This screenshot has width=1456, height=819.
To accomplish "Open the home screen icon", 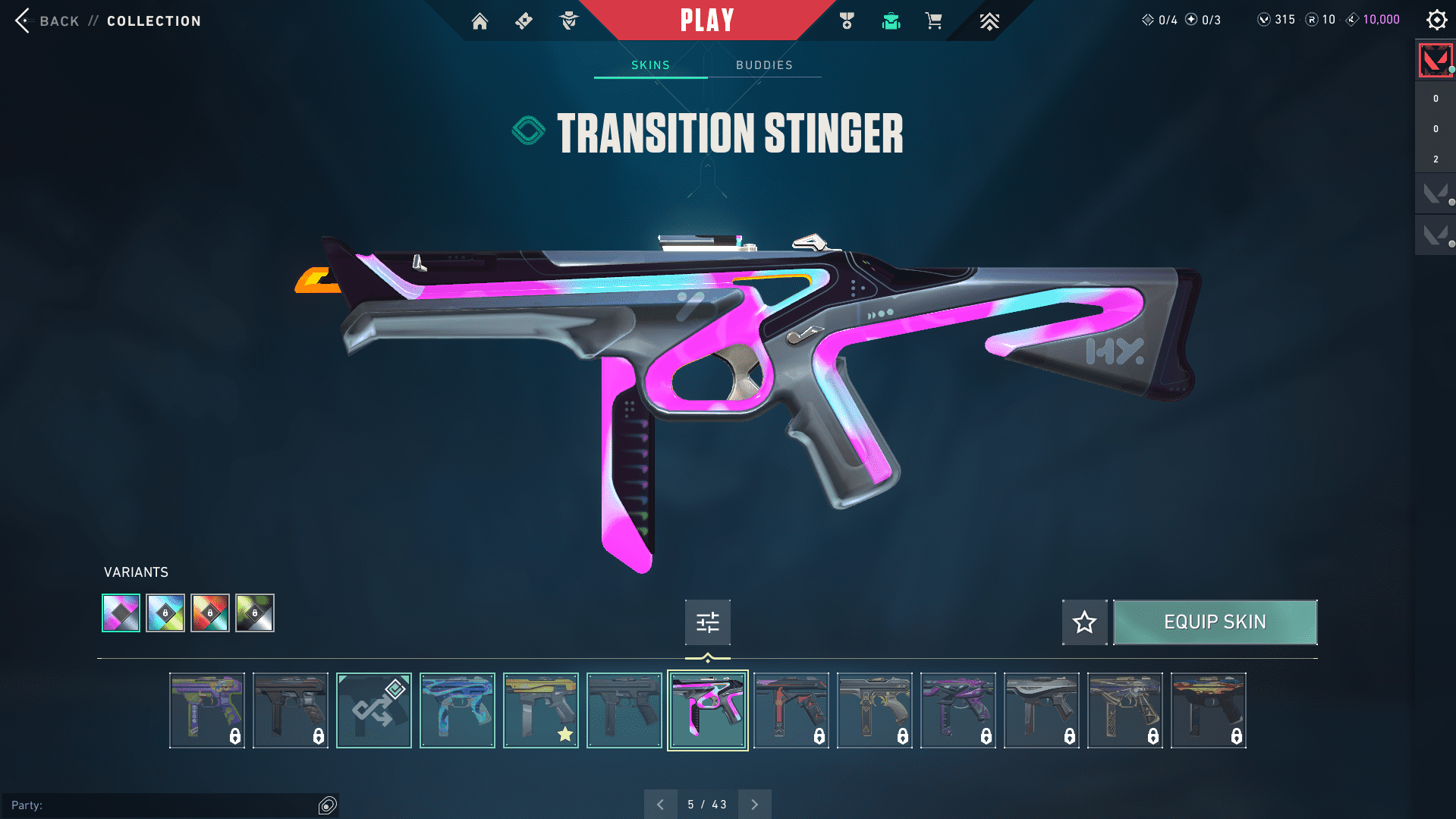I will coord(480,21).
